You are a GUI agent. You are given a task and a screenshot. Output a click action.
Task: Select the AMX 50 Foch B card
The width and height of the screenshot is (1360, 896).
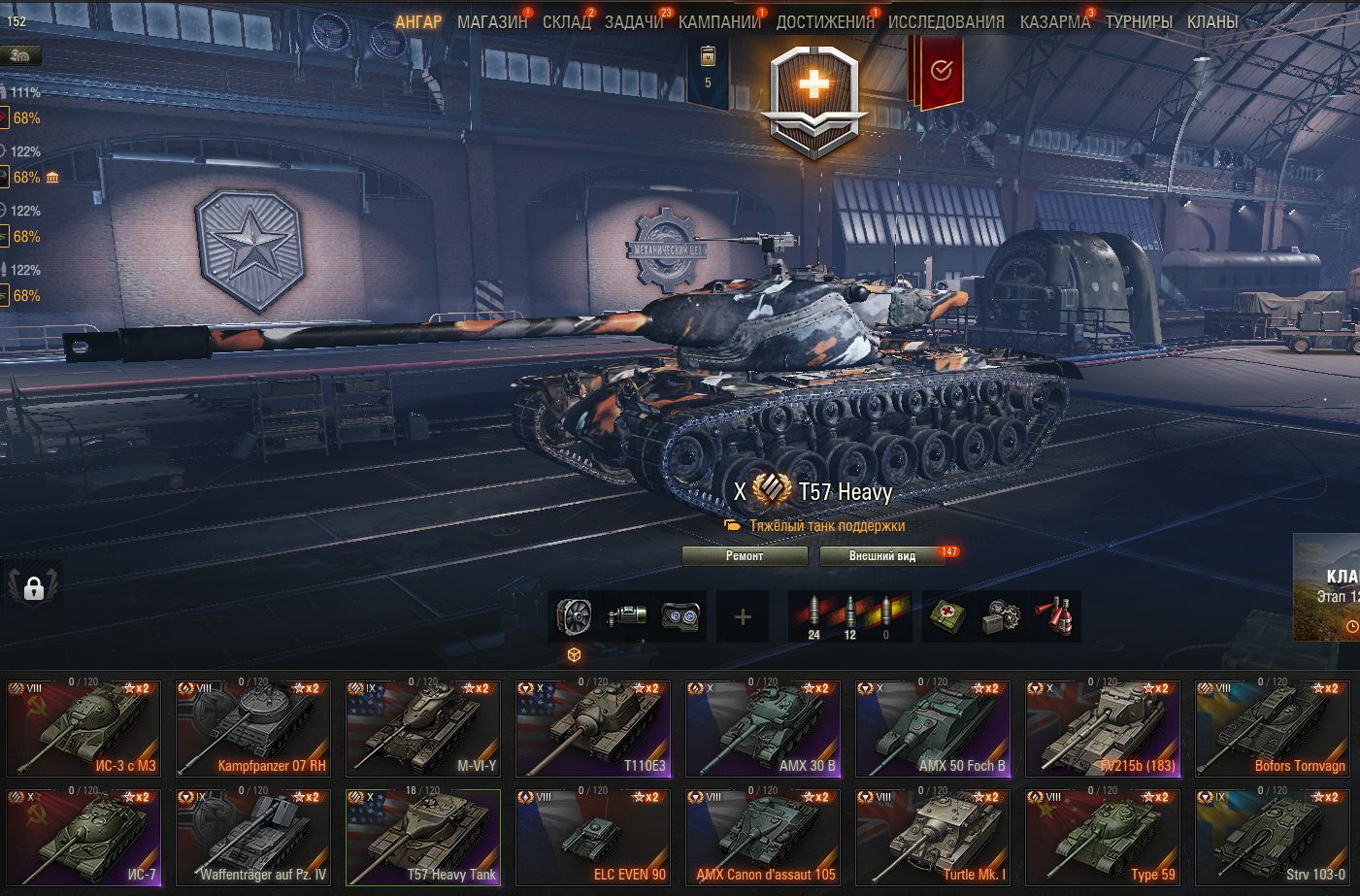tap(933, 728)
